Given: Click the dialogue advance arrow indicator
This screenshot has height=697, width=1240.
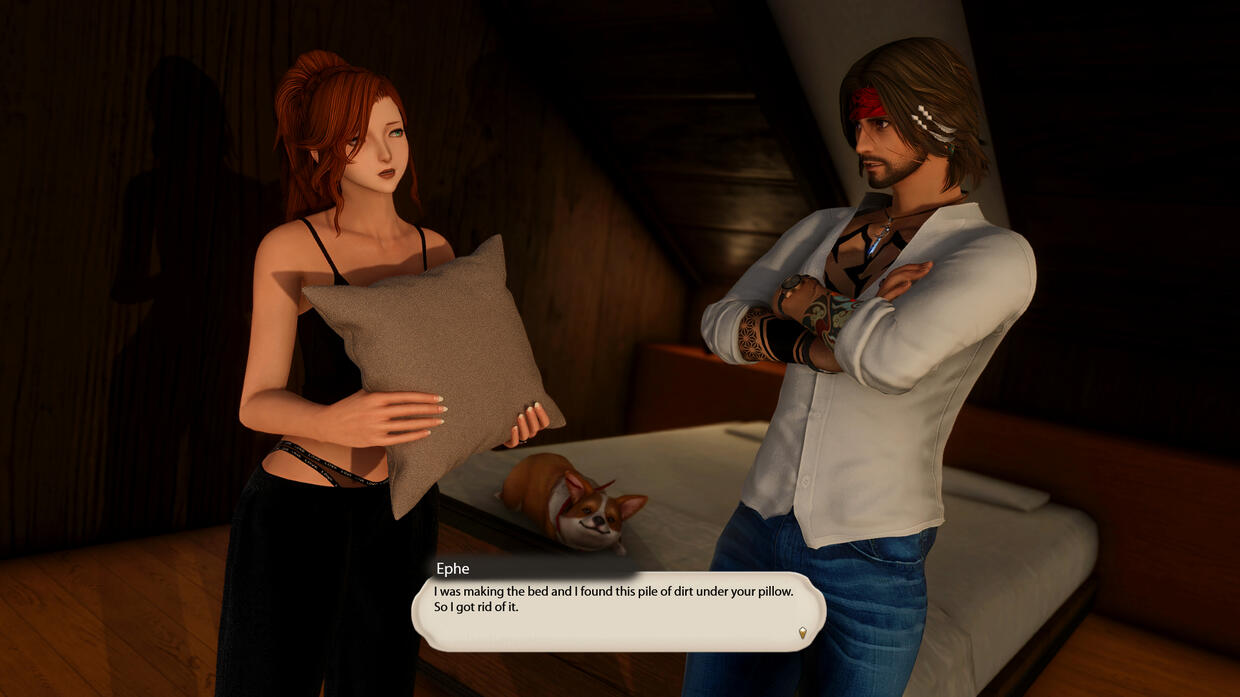Looking at the screenshot, I should (802, 631).
